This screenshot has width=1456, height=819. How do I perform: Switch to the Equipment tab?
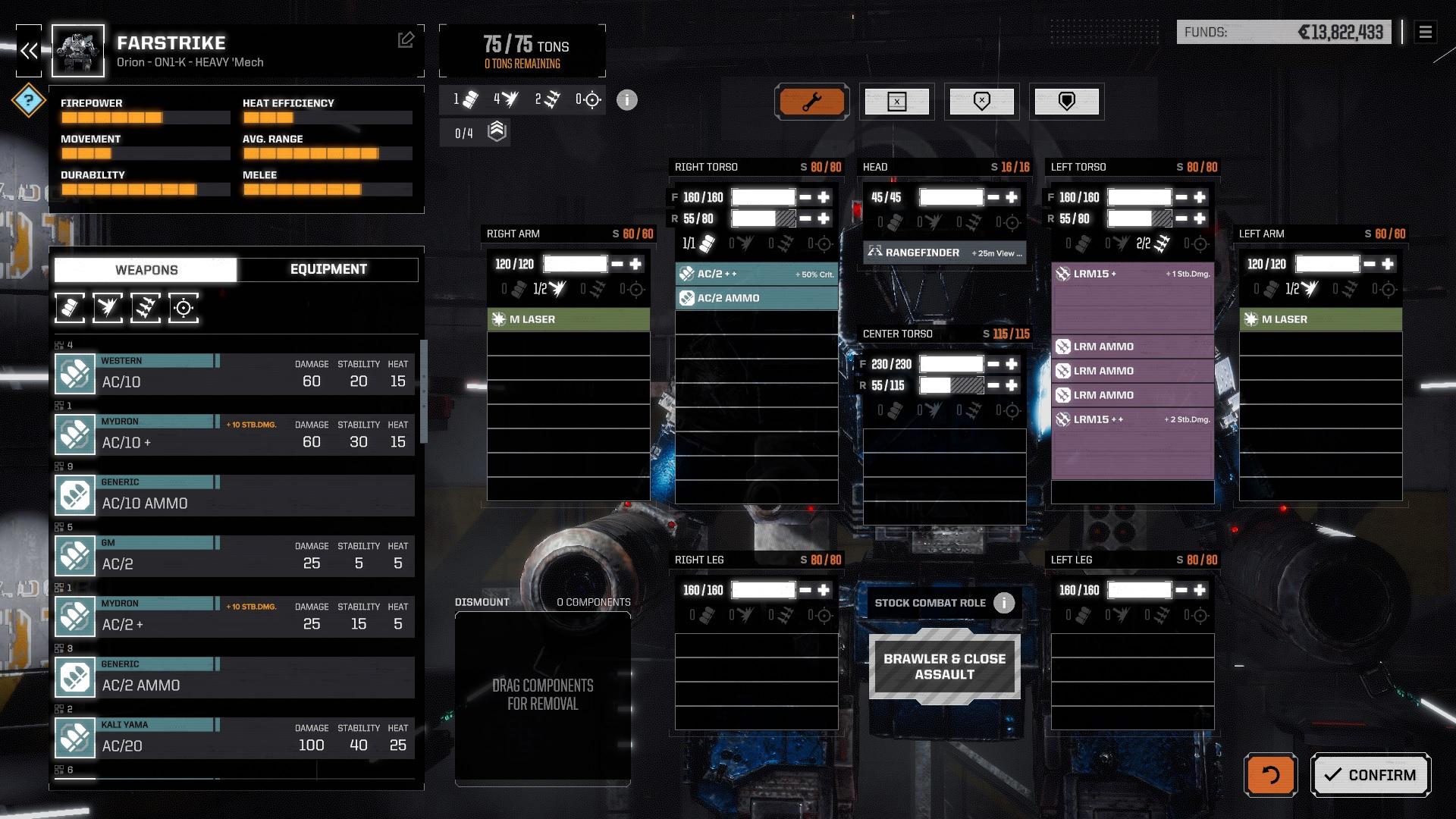(x=328, y=269)
